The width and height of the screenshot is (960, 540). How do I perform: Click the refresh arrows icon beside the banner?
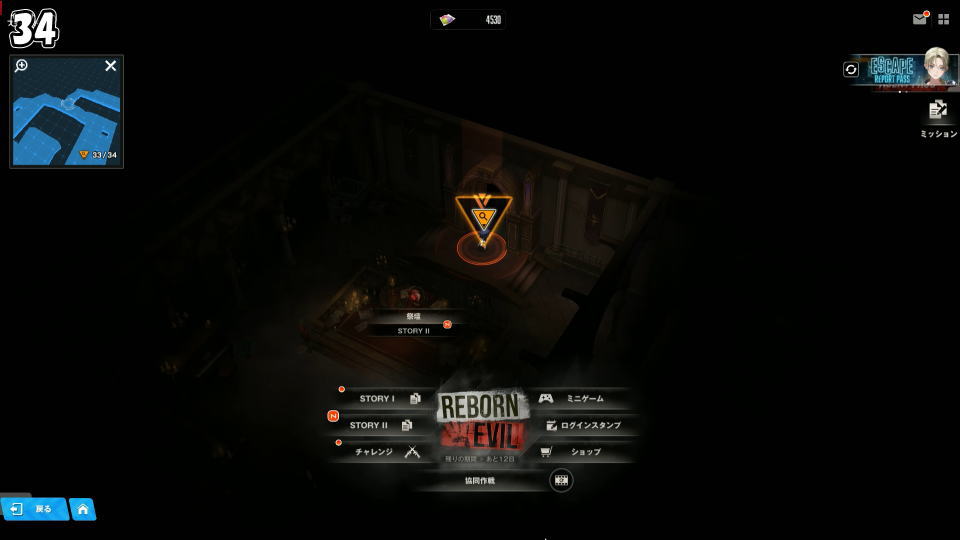tap(851, 69)
